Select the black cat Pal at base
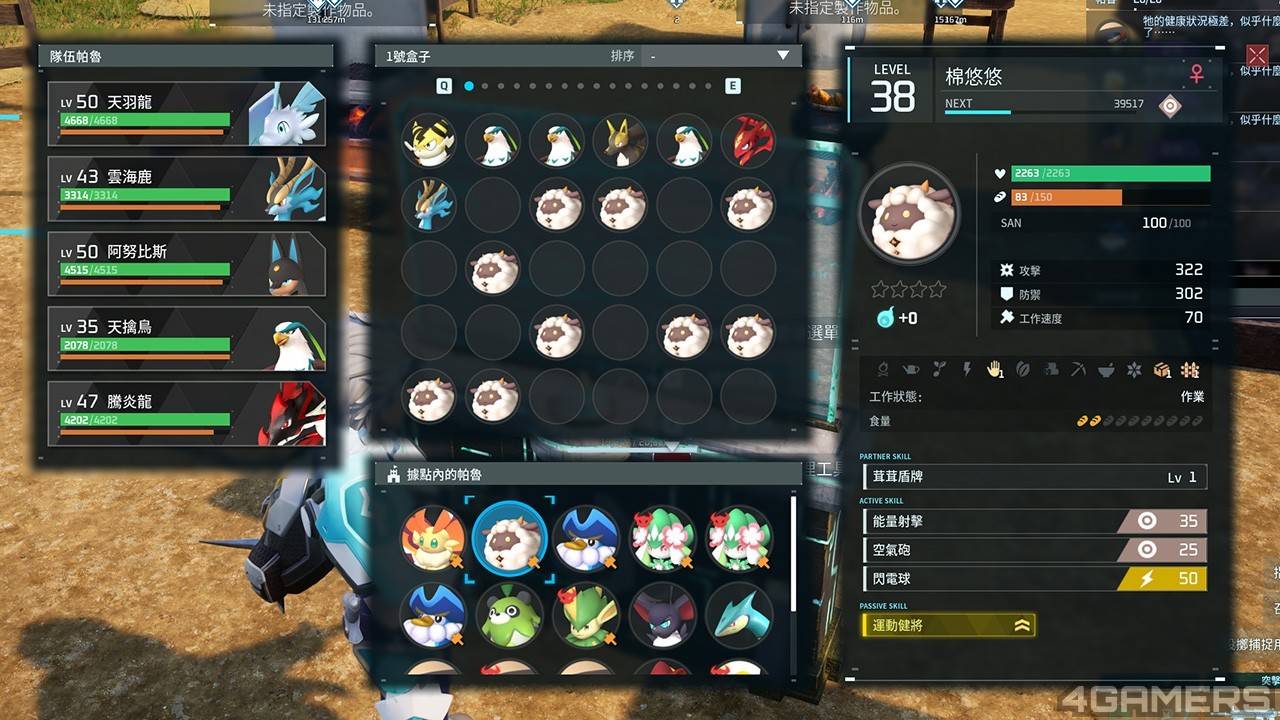This screenshot has width=1280, height=720. point(662,616)
